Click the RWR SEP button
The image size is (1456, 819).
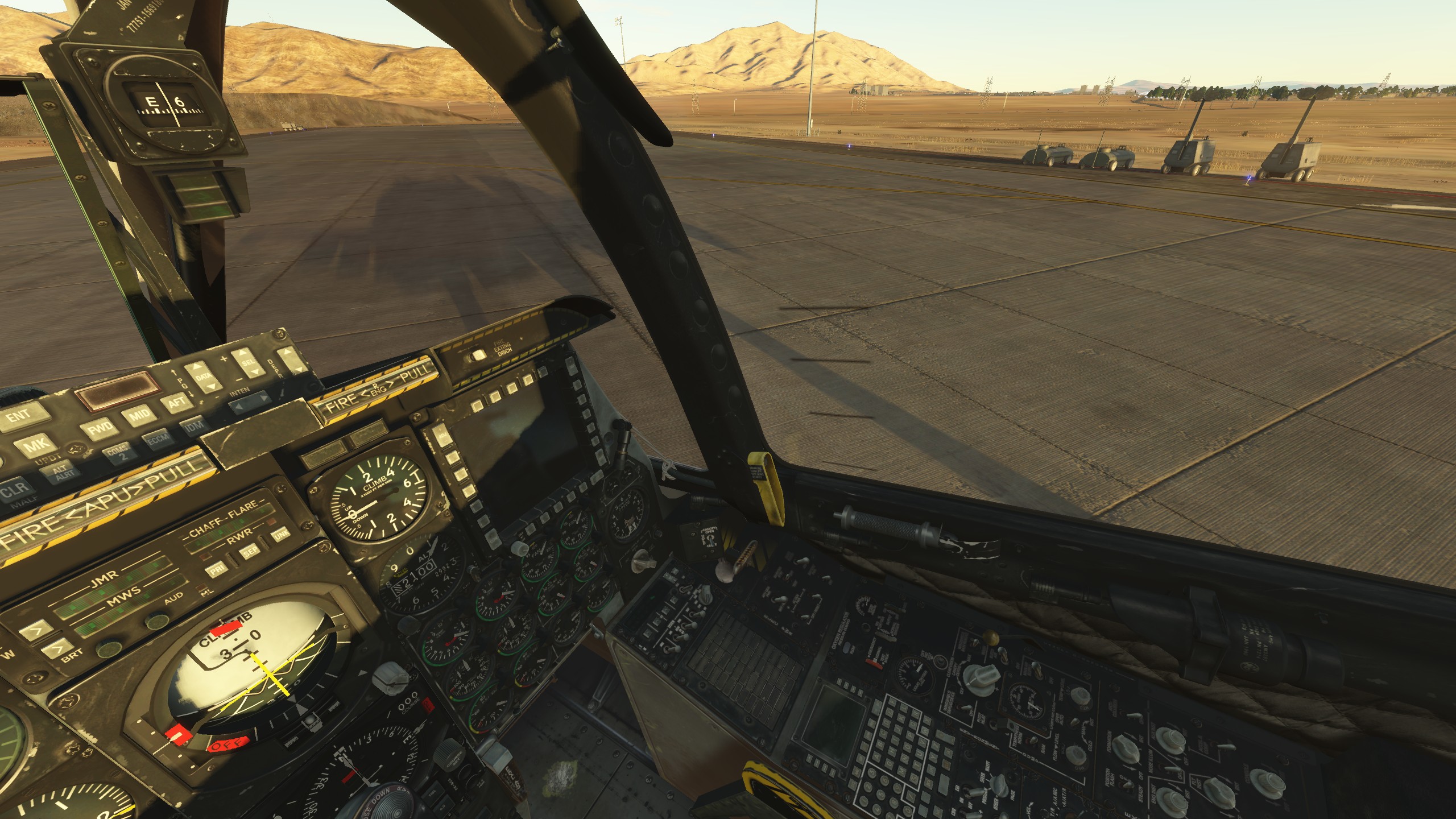(x=249, y=551)
